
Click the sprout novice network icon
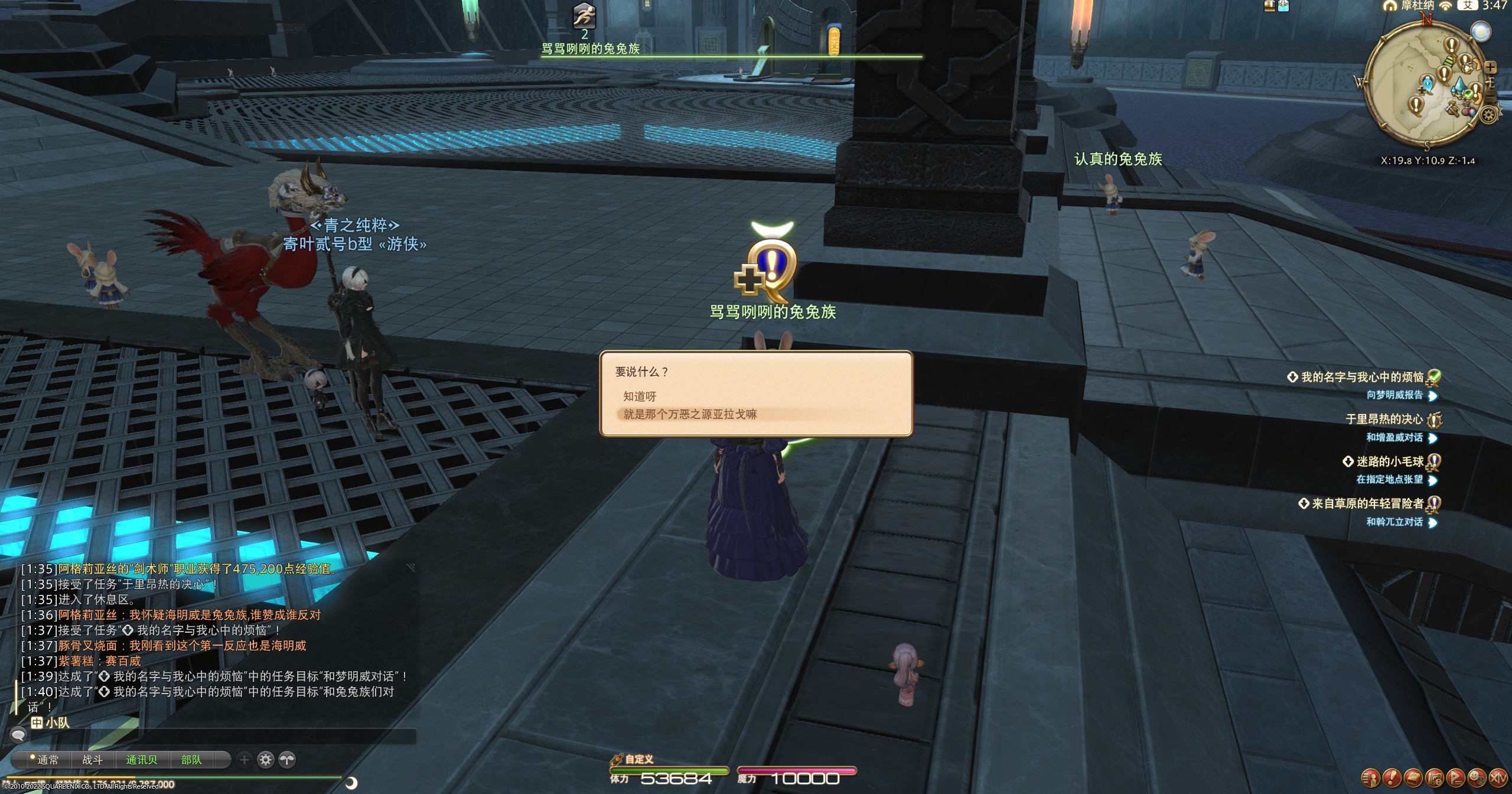pyautogui.click(x=287, y=760)
